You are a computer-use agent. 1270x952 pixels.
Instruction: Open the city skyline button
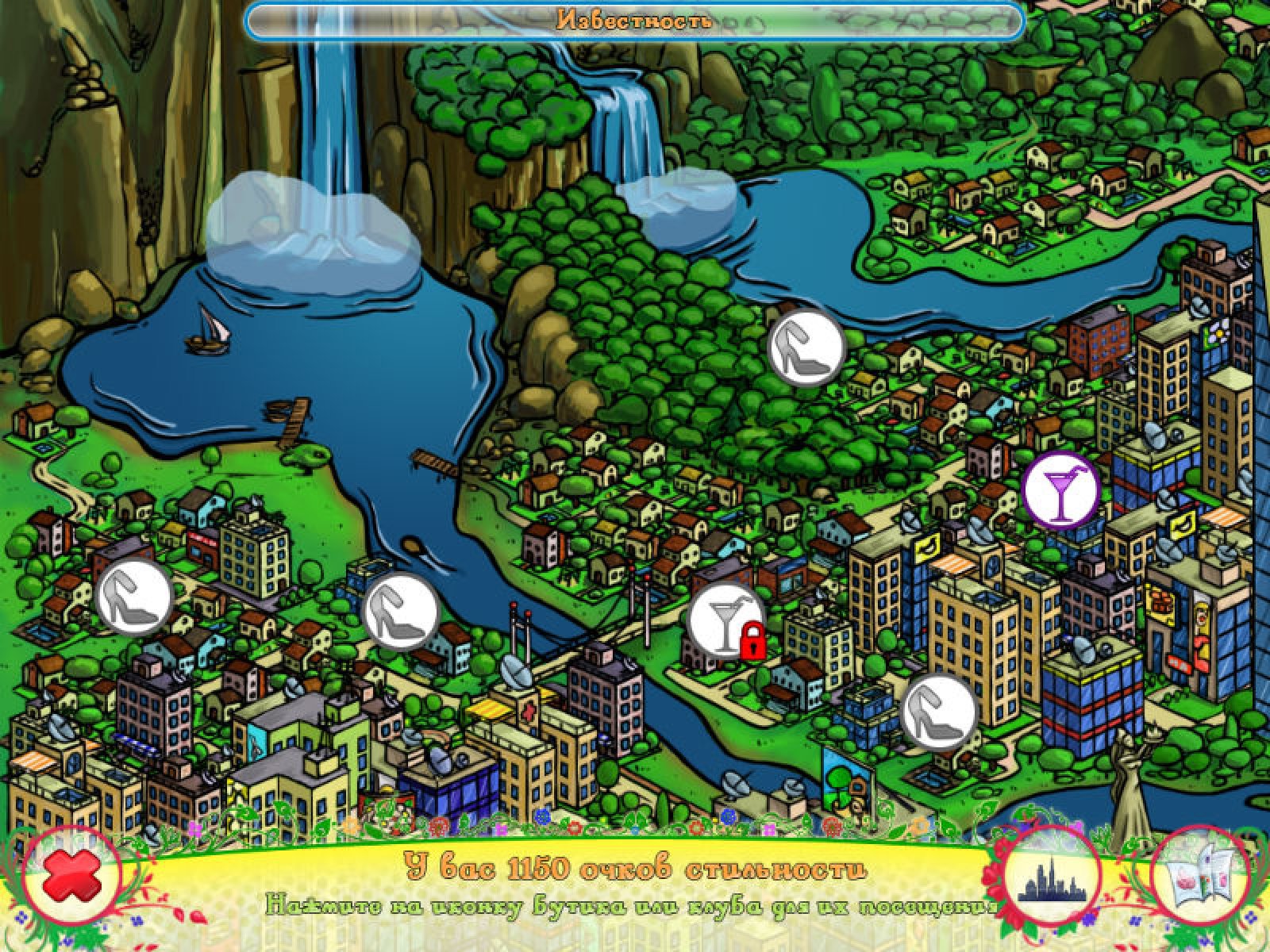1051,881
